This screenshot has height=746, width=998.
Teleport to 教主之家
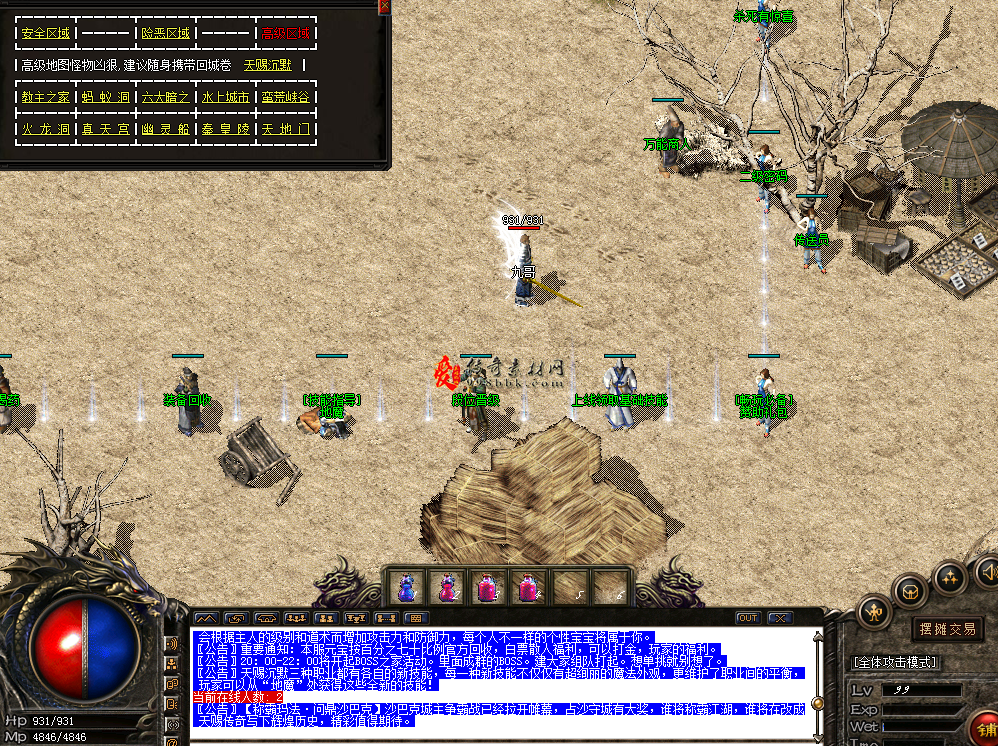(x=45, y=97)
